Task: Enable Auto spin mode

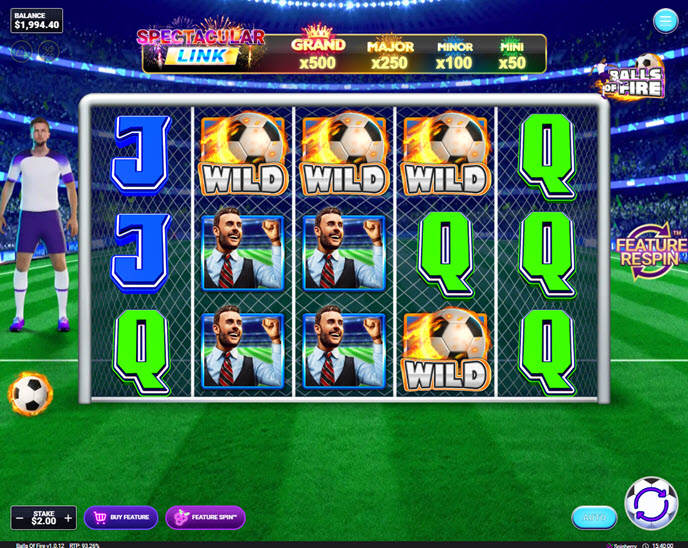Action: [594, 517]
